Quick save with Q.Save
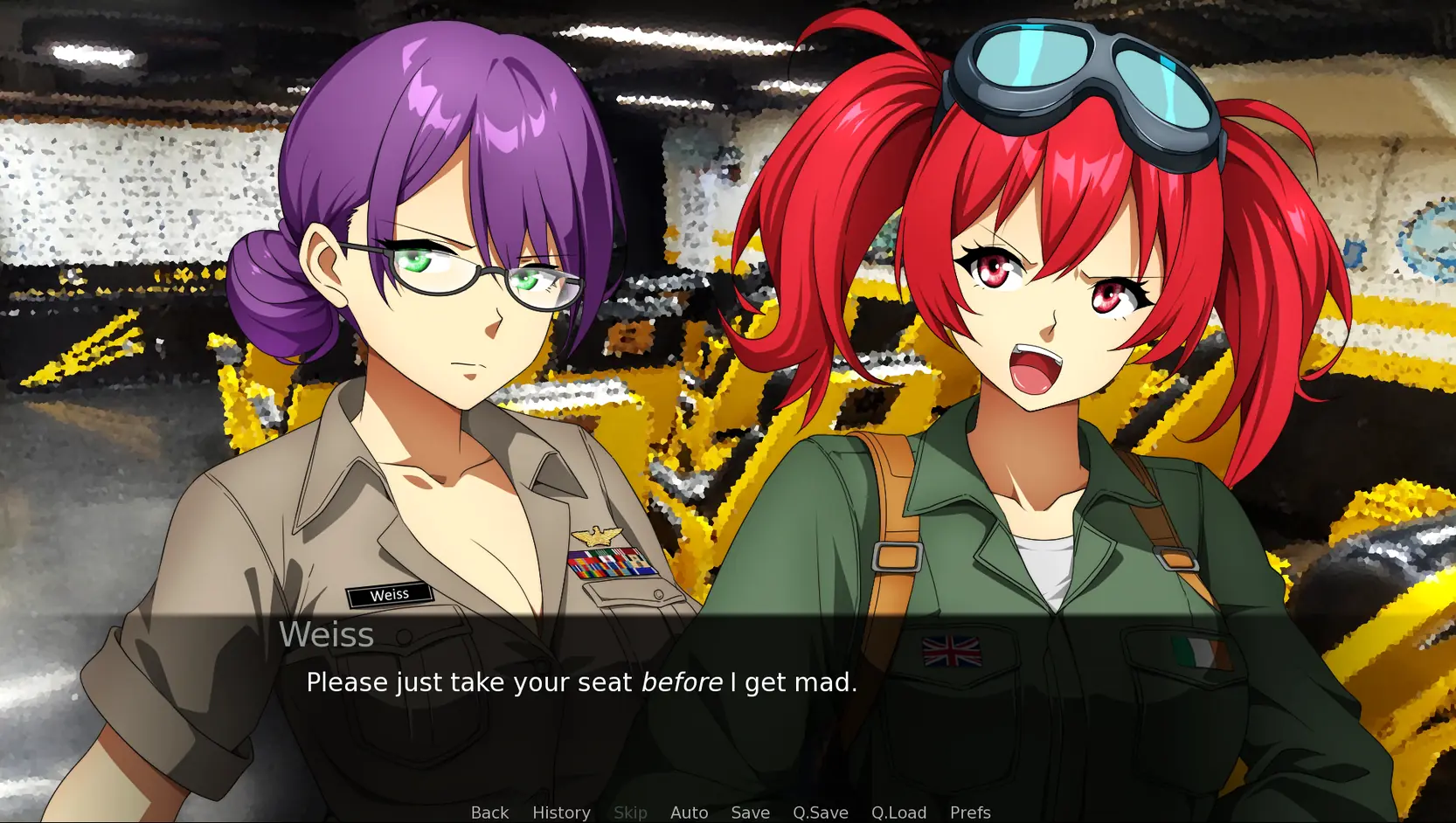Image resolution: width=1456 pixels, height=823 pixels. pyautogui.click(x=820, y=813)
